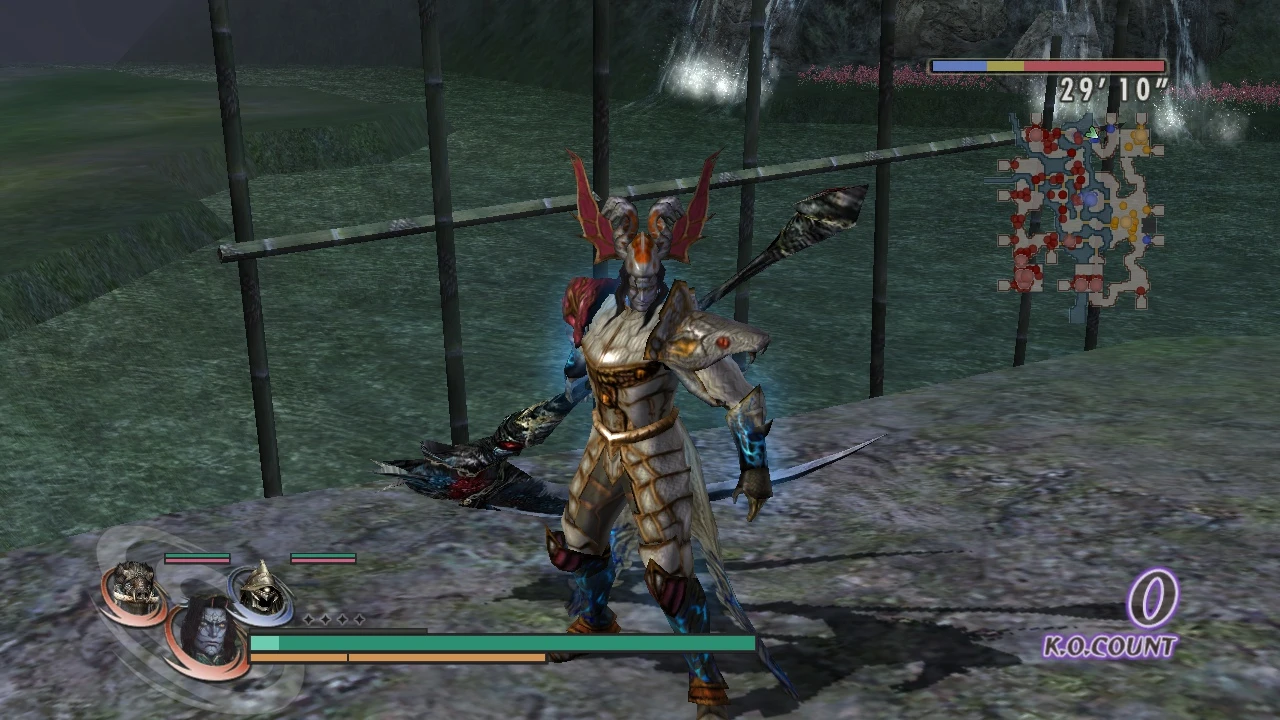
Task: Select the blue-faced demon character portrait
Action: [x=209, y=630]
